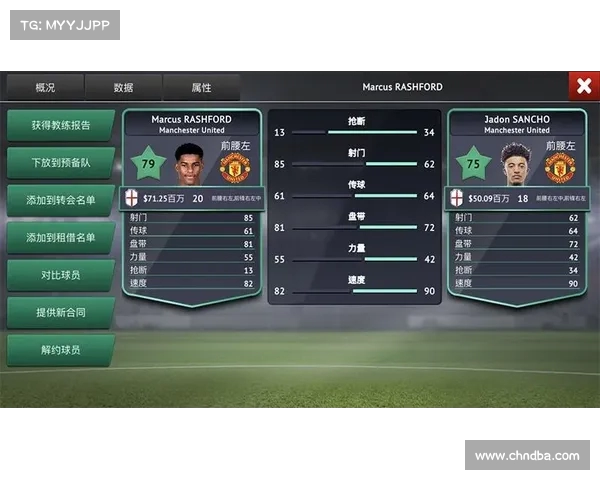Click 下放到预备队 button

[60, 163]
